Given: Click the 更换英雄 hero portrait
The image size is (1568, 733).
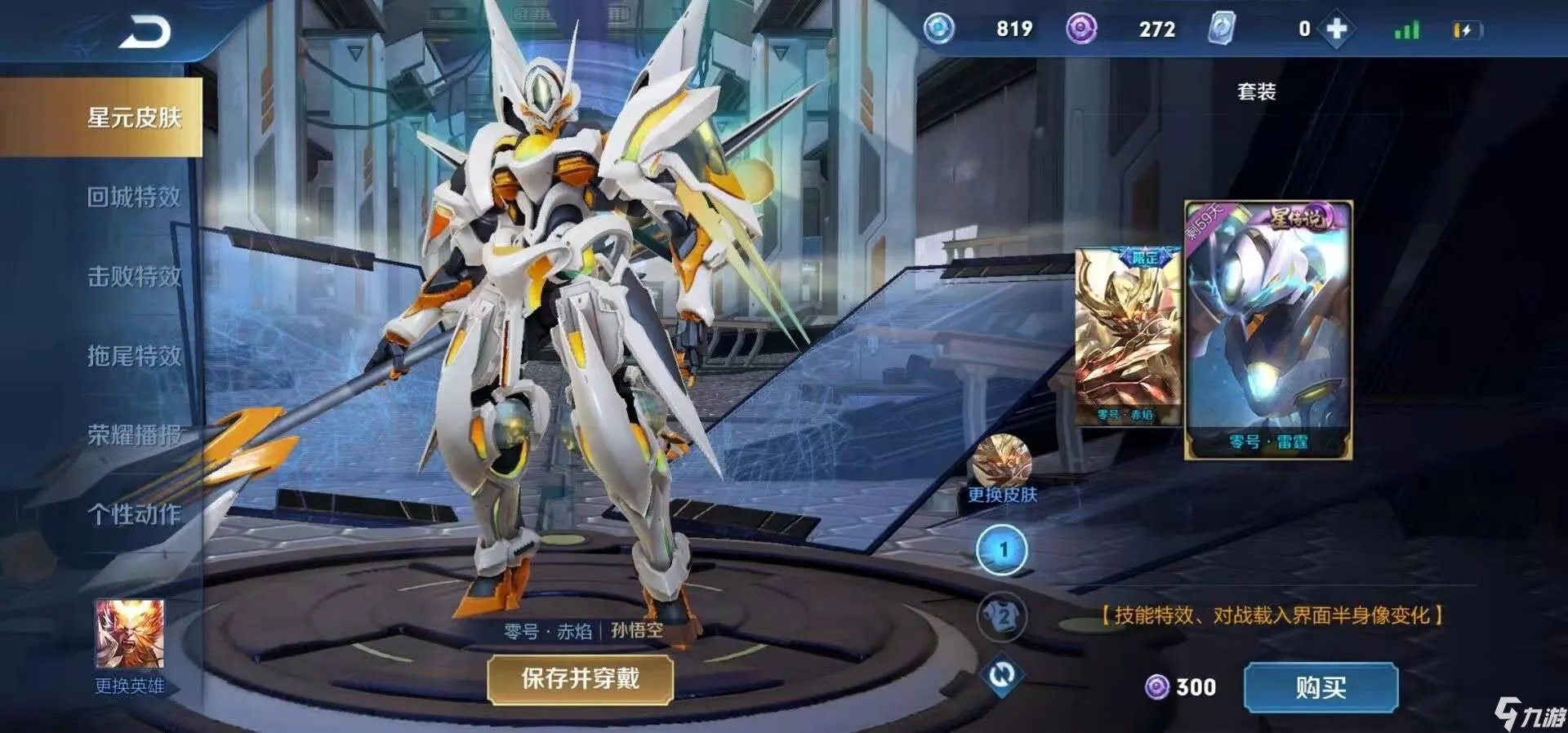Looking at the screenshot, I should point(130,635).
